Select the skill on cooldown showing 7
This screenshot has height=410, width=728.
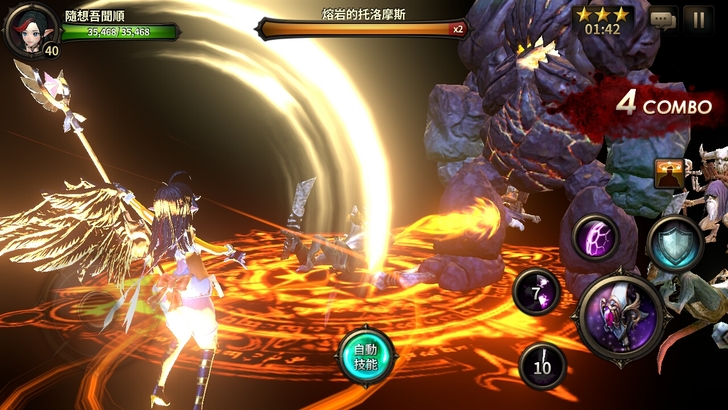coord(537,292)
